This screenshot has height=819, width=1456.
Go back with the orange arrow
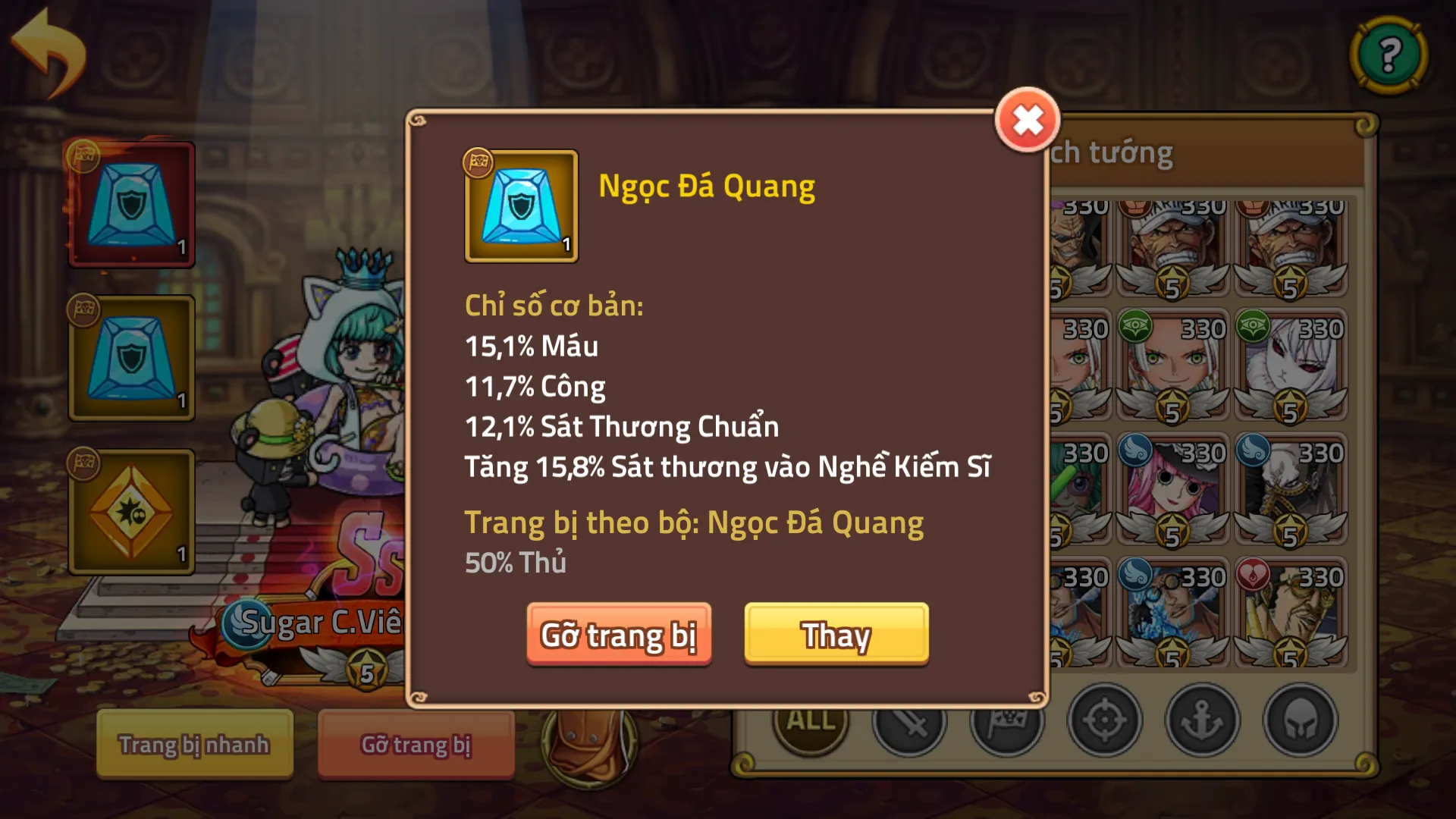click(49, 52)
